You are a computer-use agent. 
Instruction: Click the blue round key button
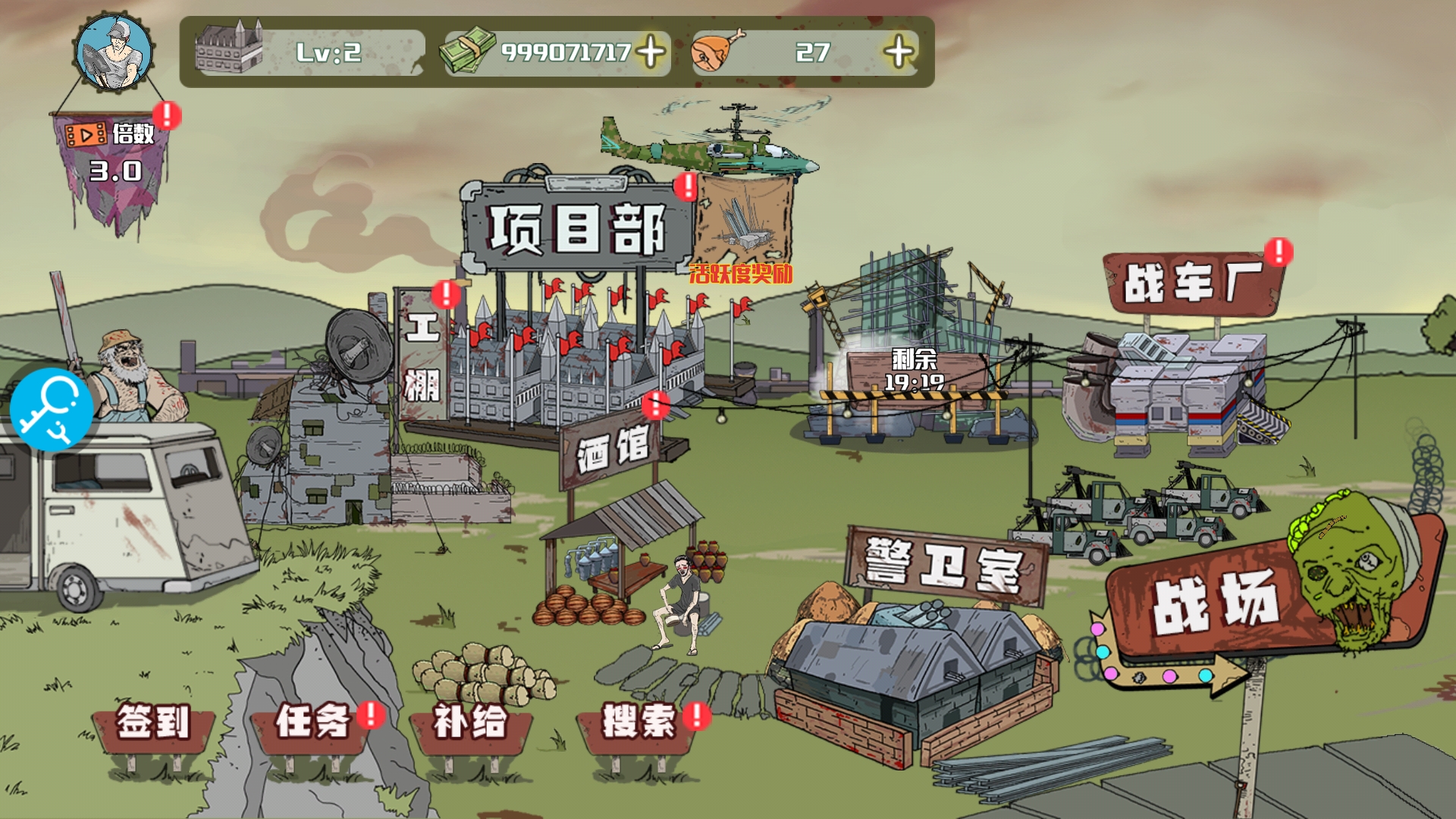pos(51,409)
